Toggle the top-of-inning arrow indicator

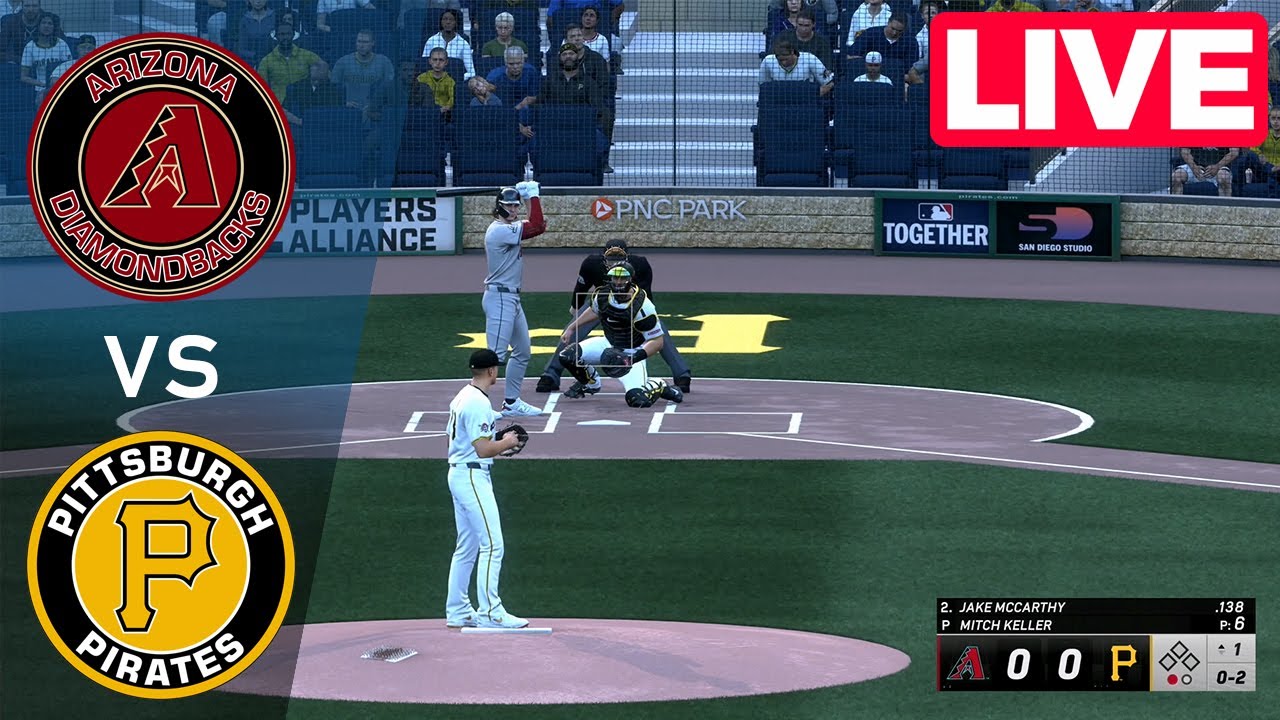point(1221,648)
